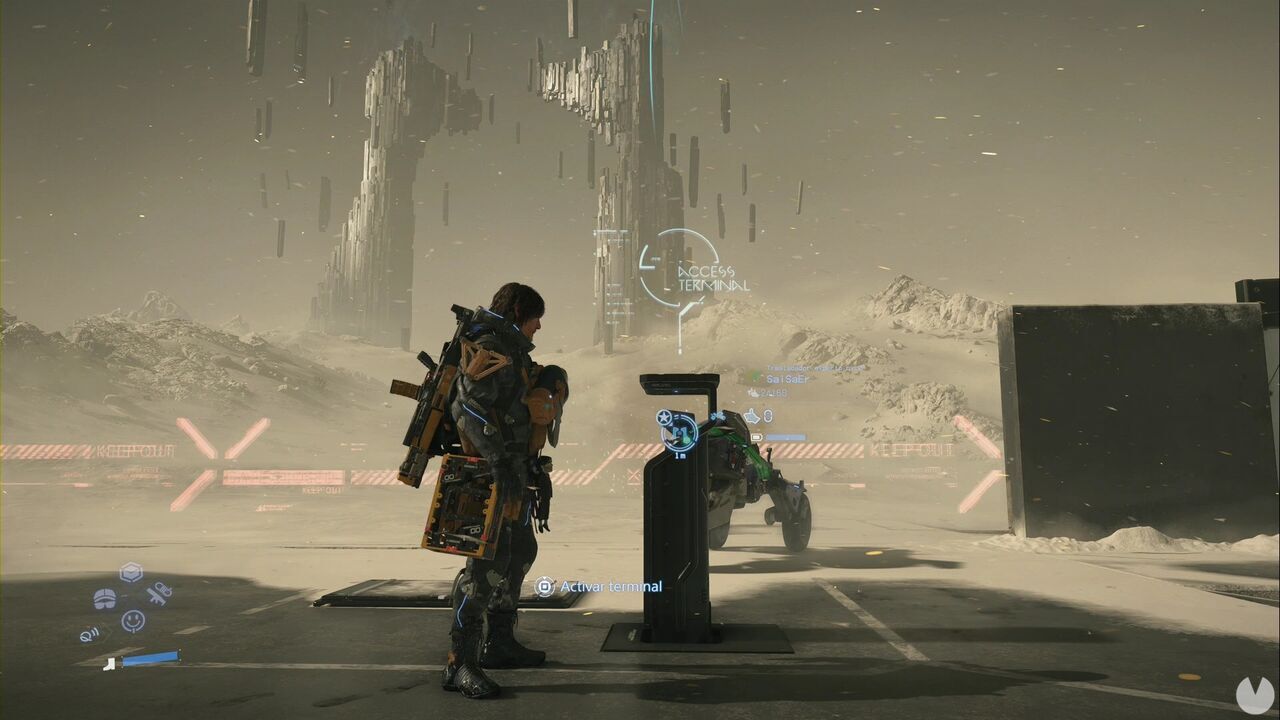This screenshot has width=1280, height=720.
Task: Select the tools equipment icon in quick menu
Action: (159, 594)
